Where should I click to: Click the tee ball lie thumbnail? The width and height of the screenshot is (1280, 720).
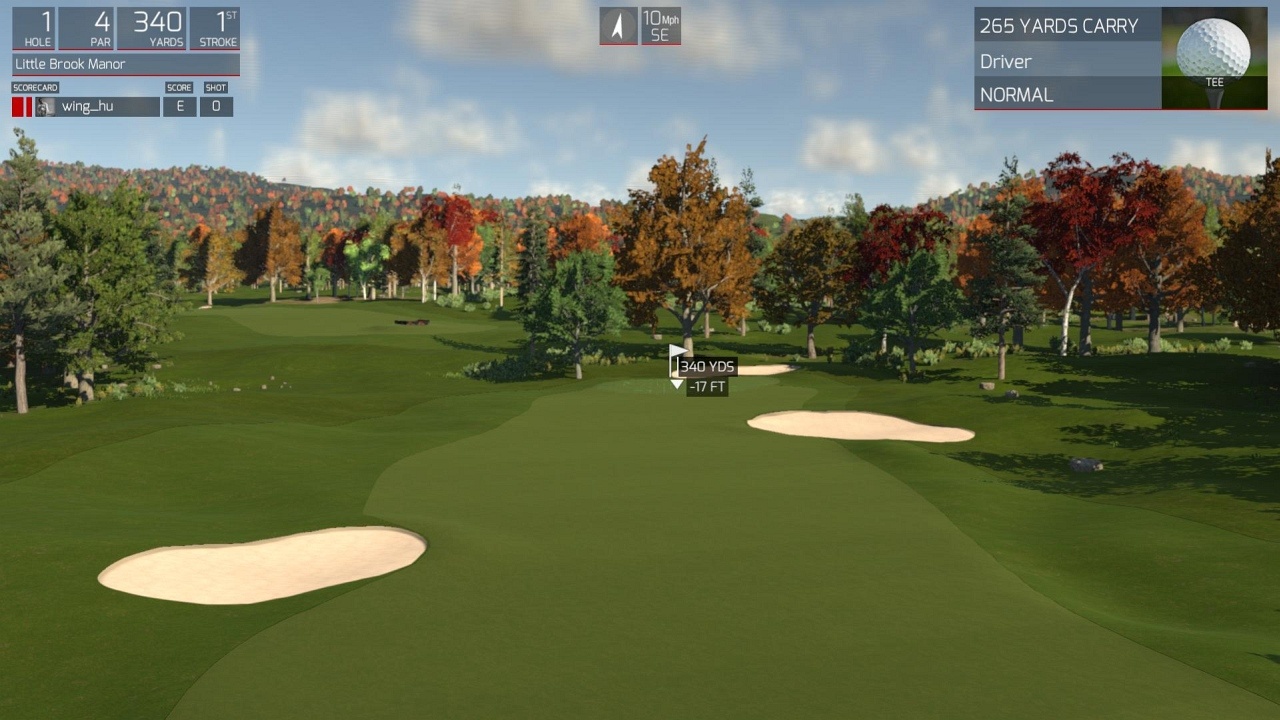1214,58
